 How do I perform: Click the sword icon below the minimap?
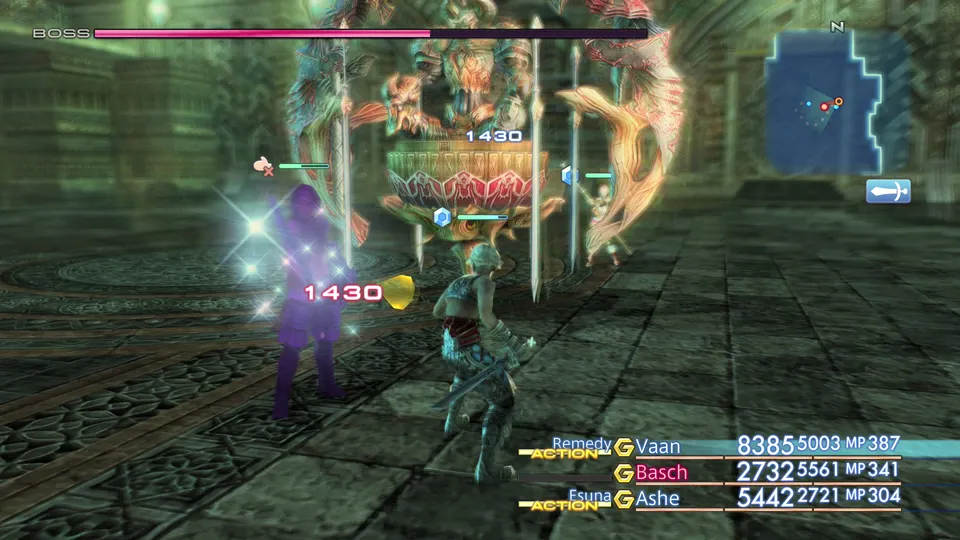[x=888, y=190]
